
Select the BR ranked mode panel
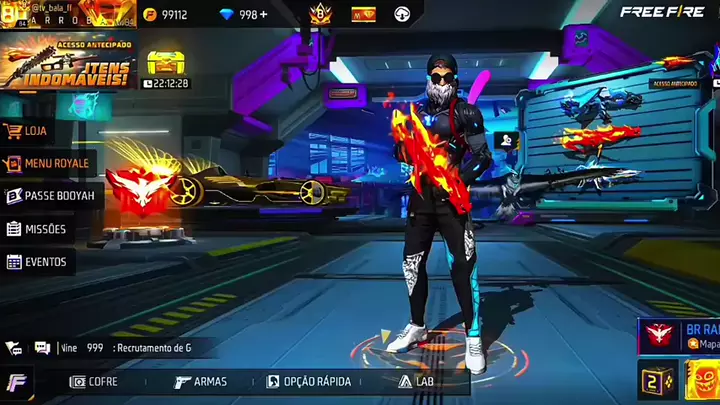(x=680, y=336)
